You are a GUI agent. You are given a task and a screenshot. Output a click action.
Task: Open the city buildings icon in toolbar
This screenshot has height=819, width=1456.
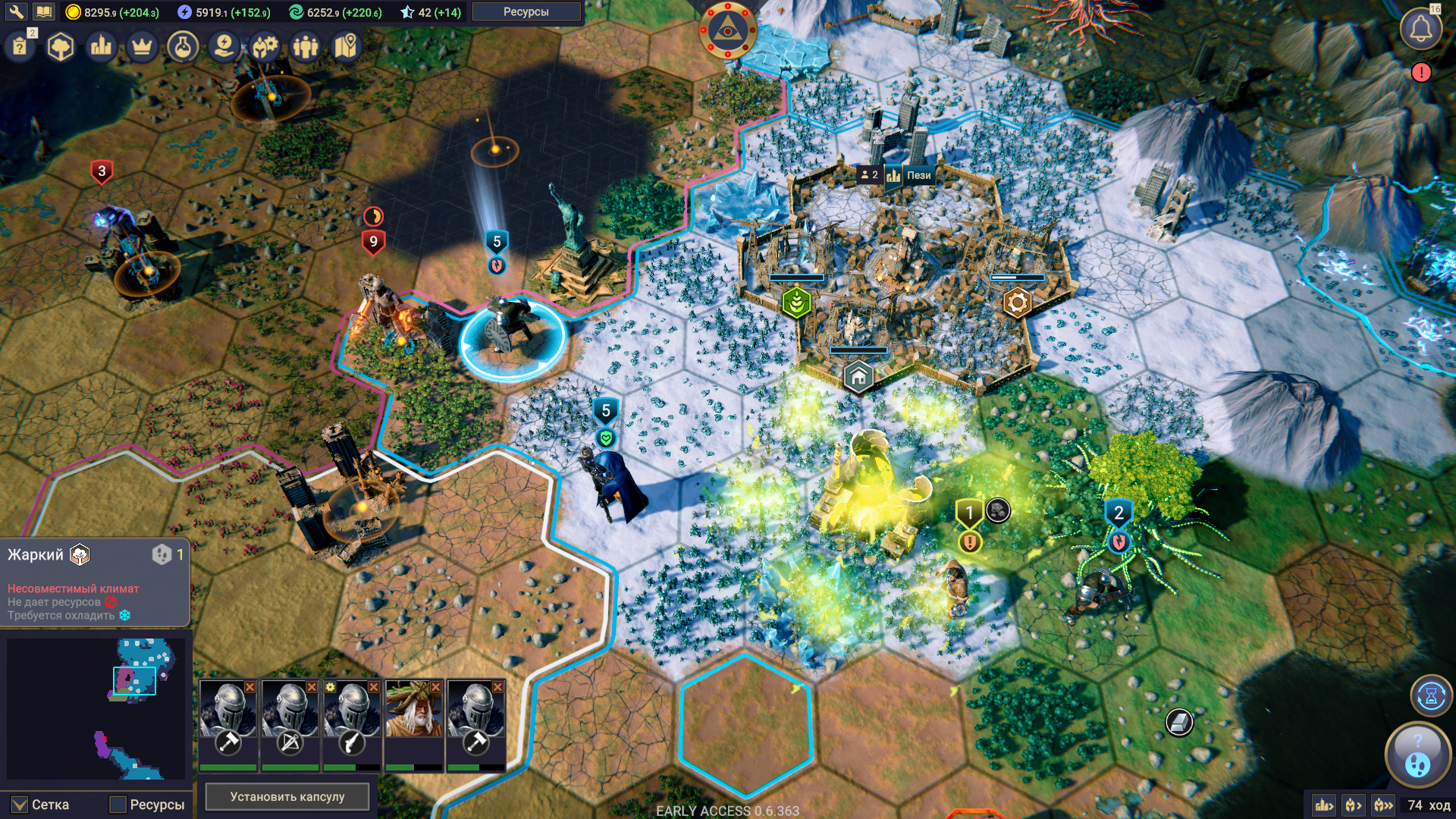pos(101,47)
